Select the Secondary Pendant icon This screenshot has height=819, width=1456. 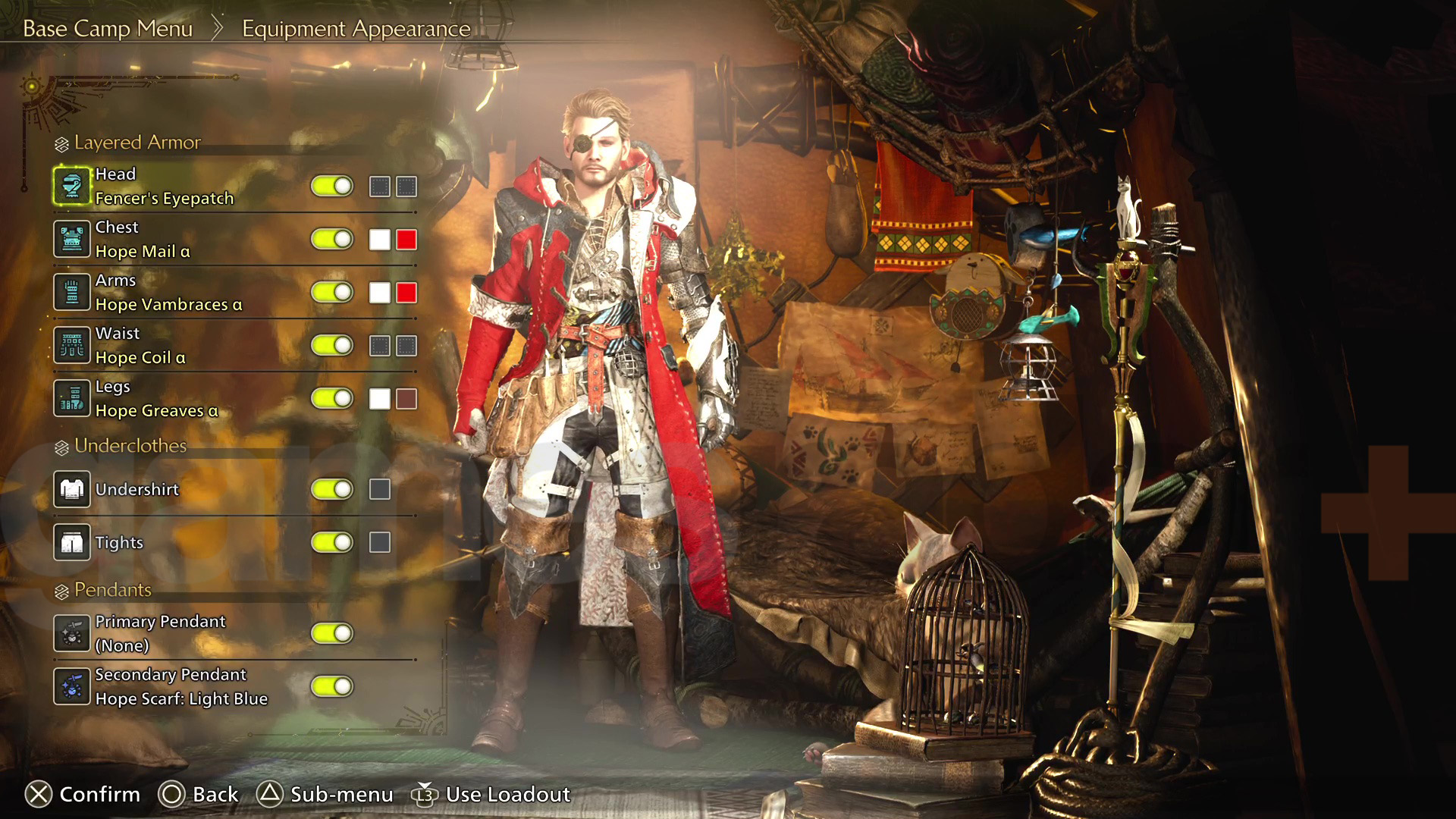click(x=72, y=686)
